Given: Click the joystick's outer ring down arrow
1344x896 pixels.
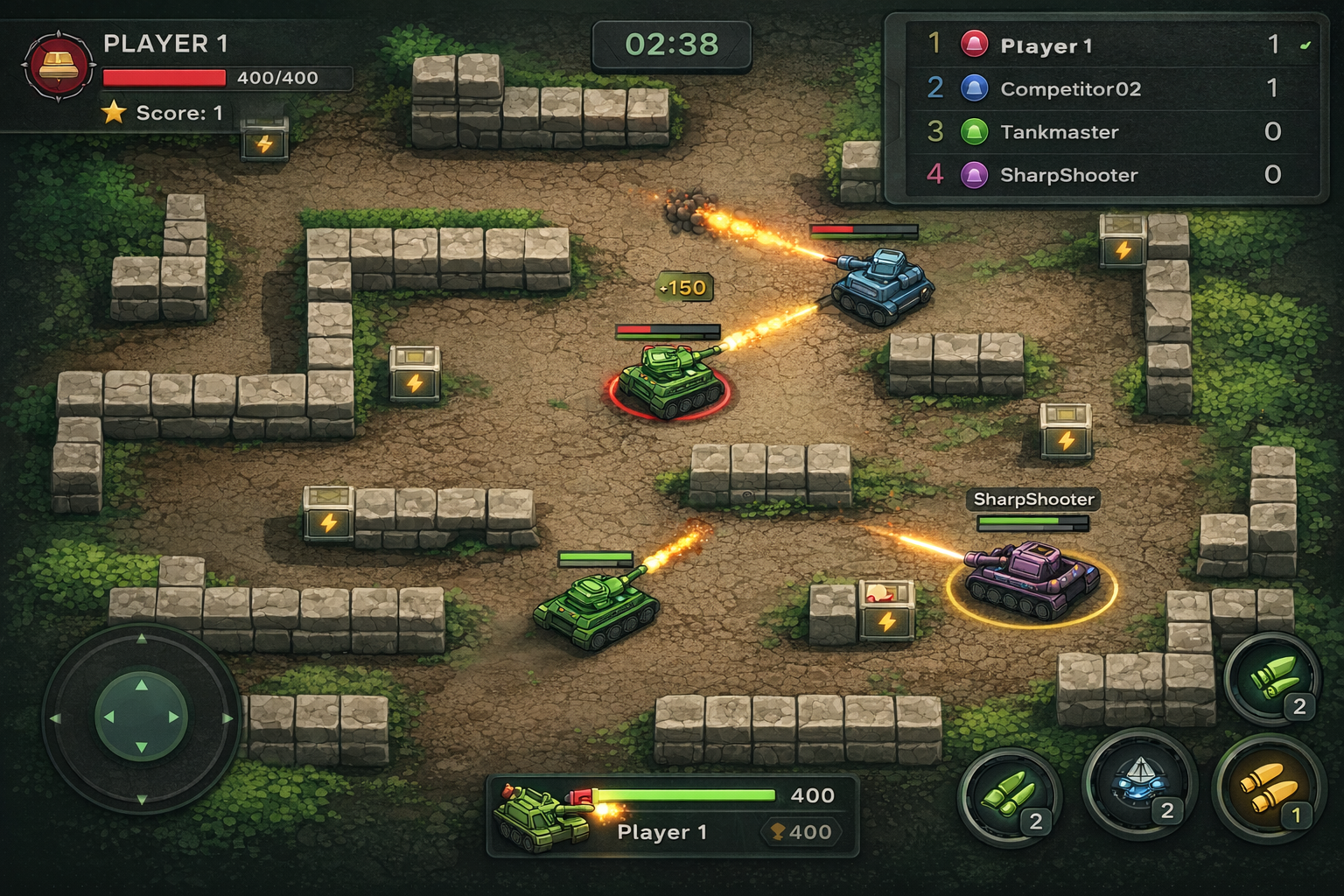Looking at the screenshot, I should [x=142, y=799].
